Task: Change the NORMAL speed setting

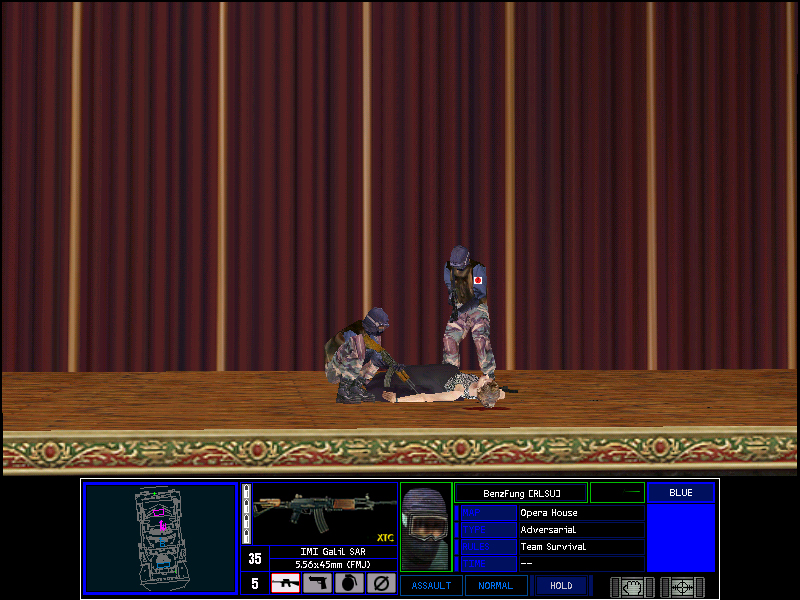Action: 496,586
